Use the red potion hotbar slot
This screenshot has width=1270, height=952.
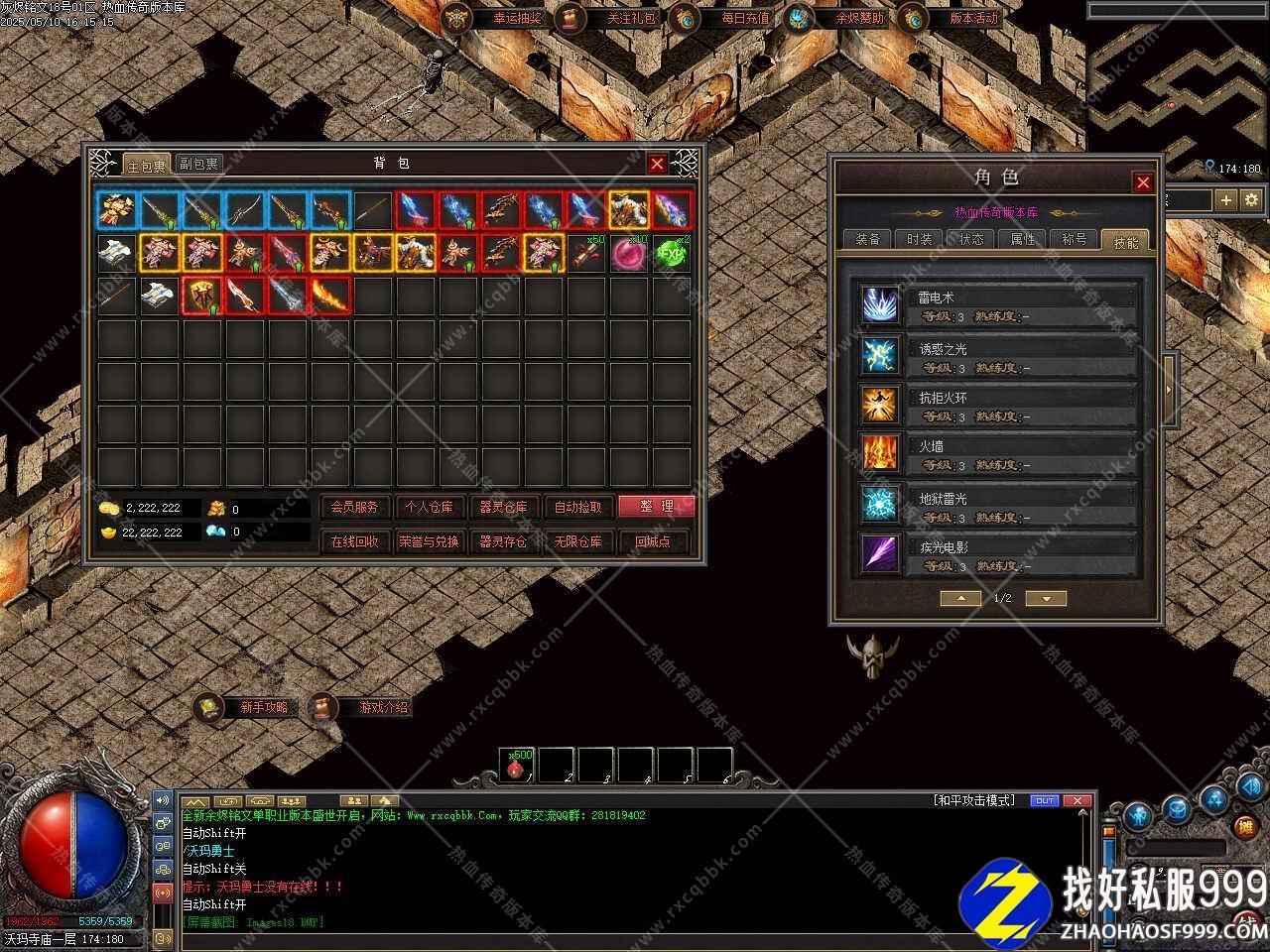point(516,766)
